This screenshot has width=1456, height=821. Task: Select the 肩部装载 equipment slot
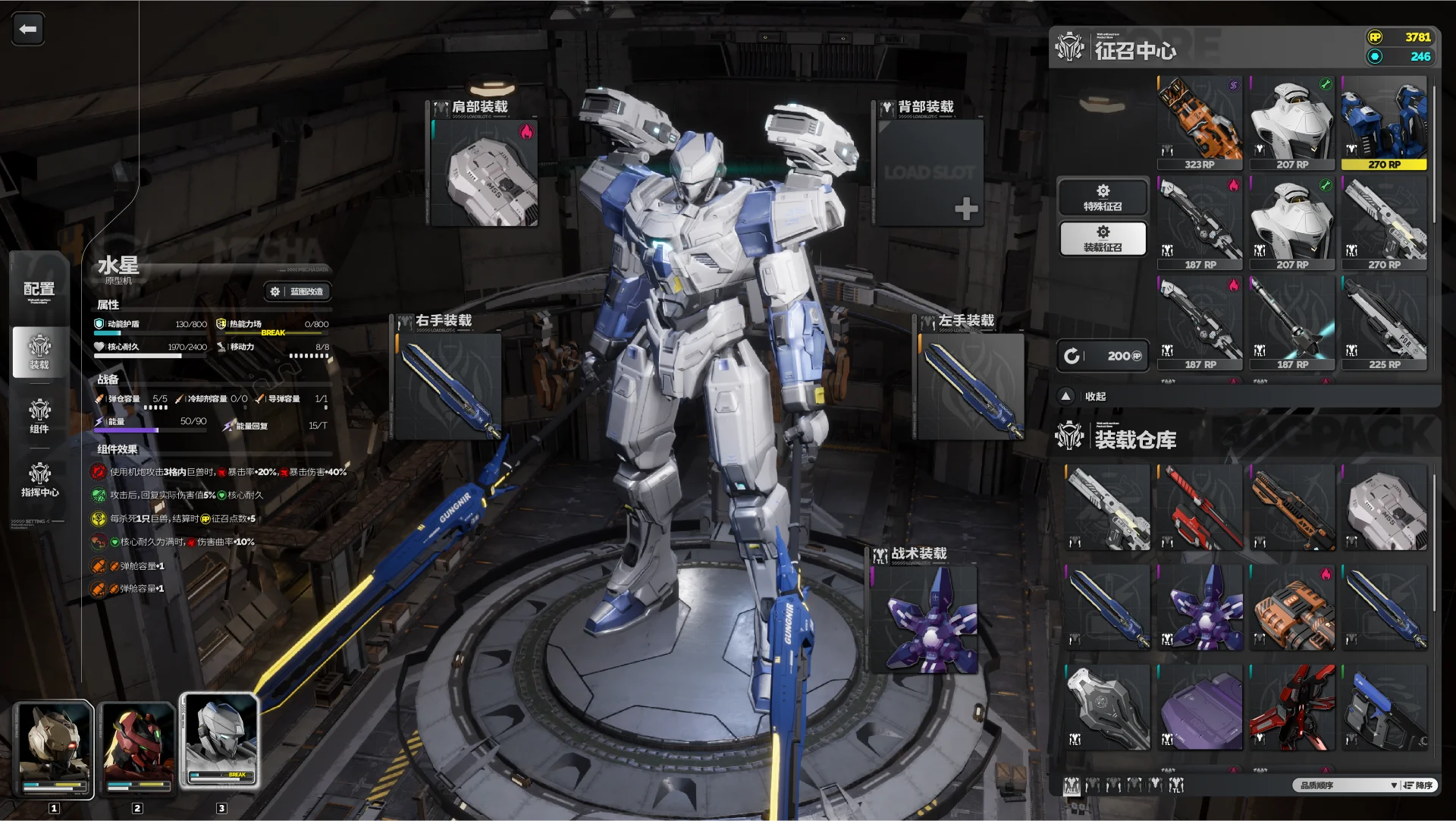coord(485,173)
